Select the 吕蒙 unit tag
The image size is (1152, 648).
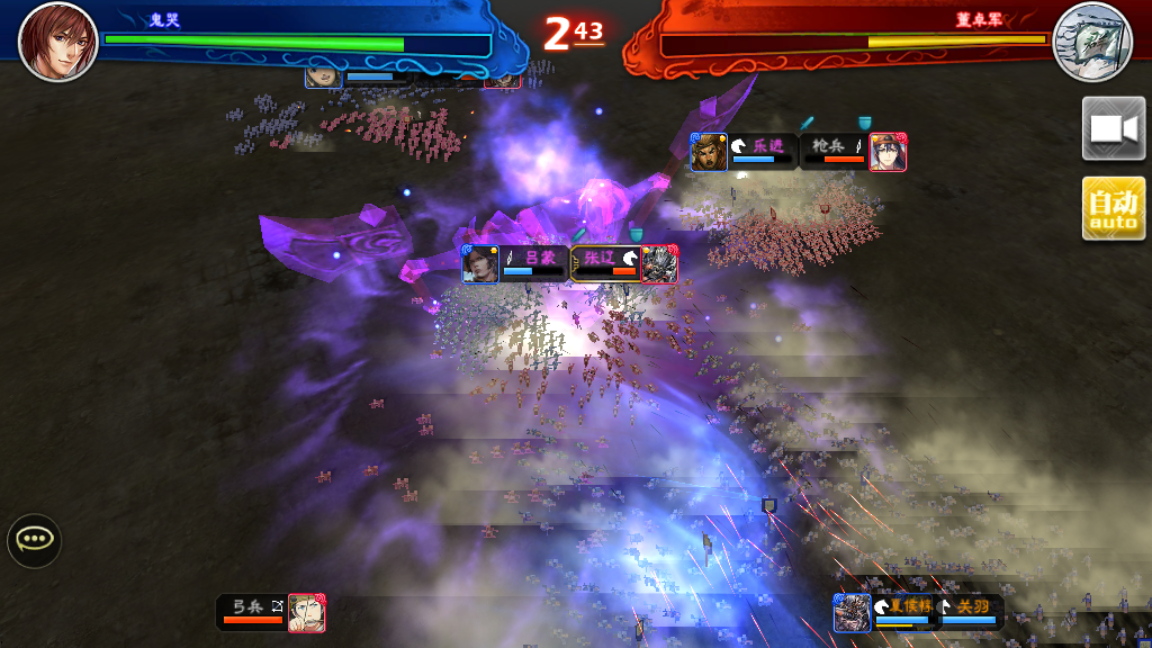tap(516, 263)
